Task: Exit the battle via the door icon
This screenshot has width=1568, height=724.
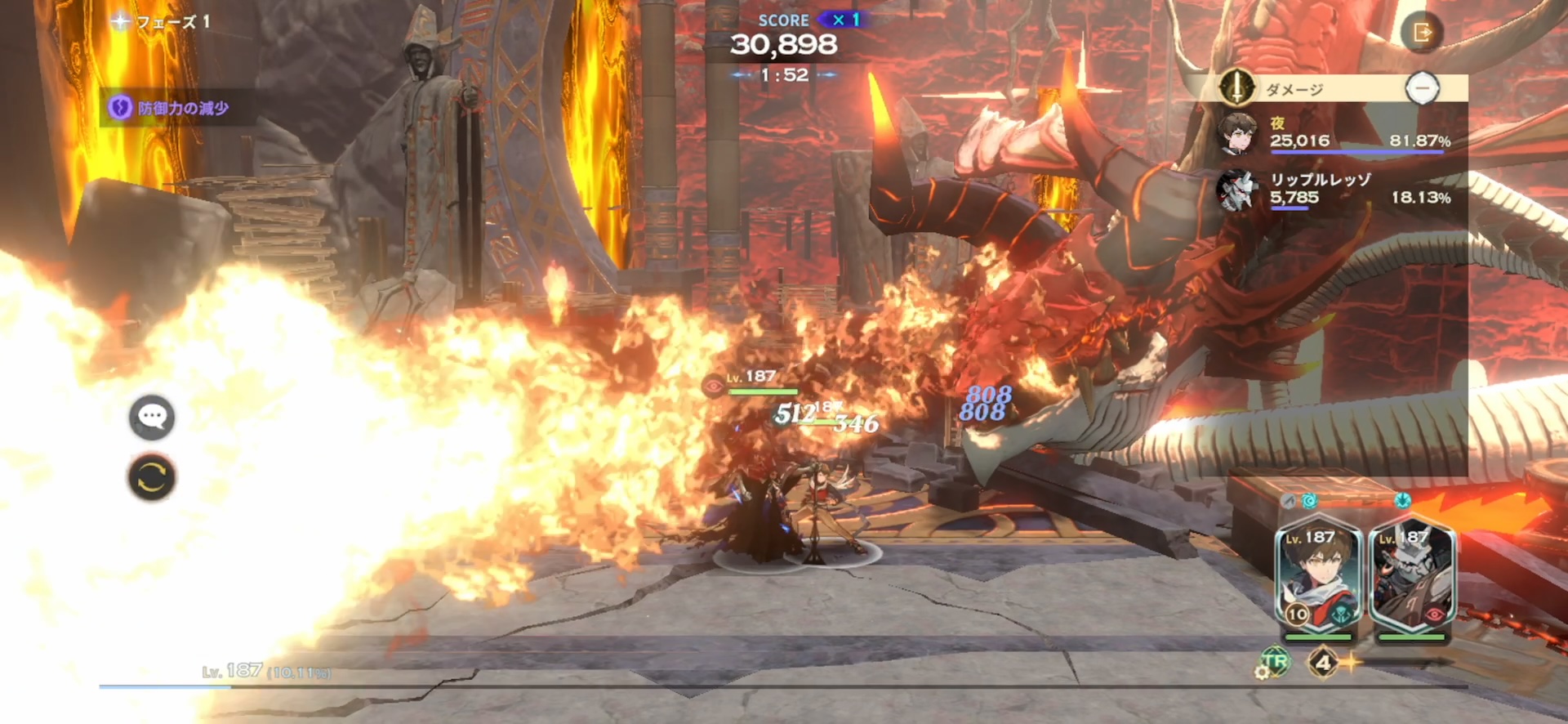Action: point(1422,33)
